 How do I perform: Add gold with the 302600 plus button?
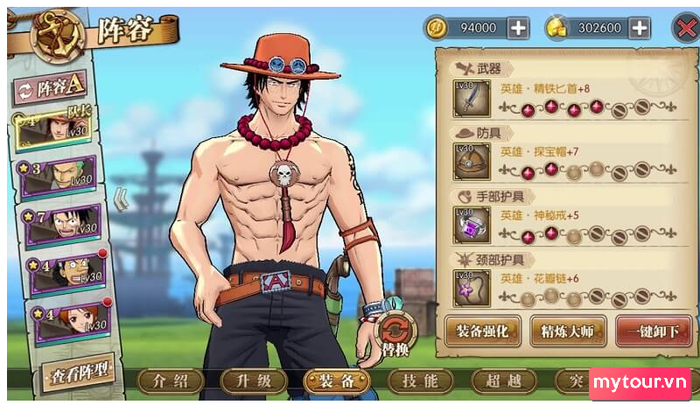pyautogui.click(x=637, y=28)
